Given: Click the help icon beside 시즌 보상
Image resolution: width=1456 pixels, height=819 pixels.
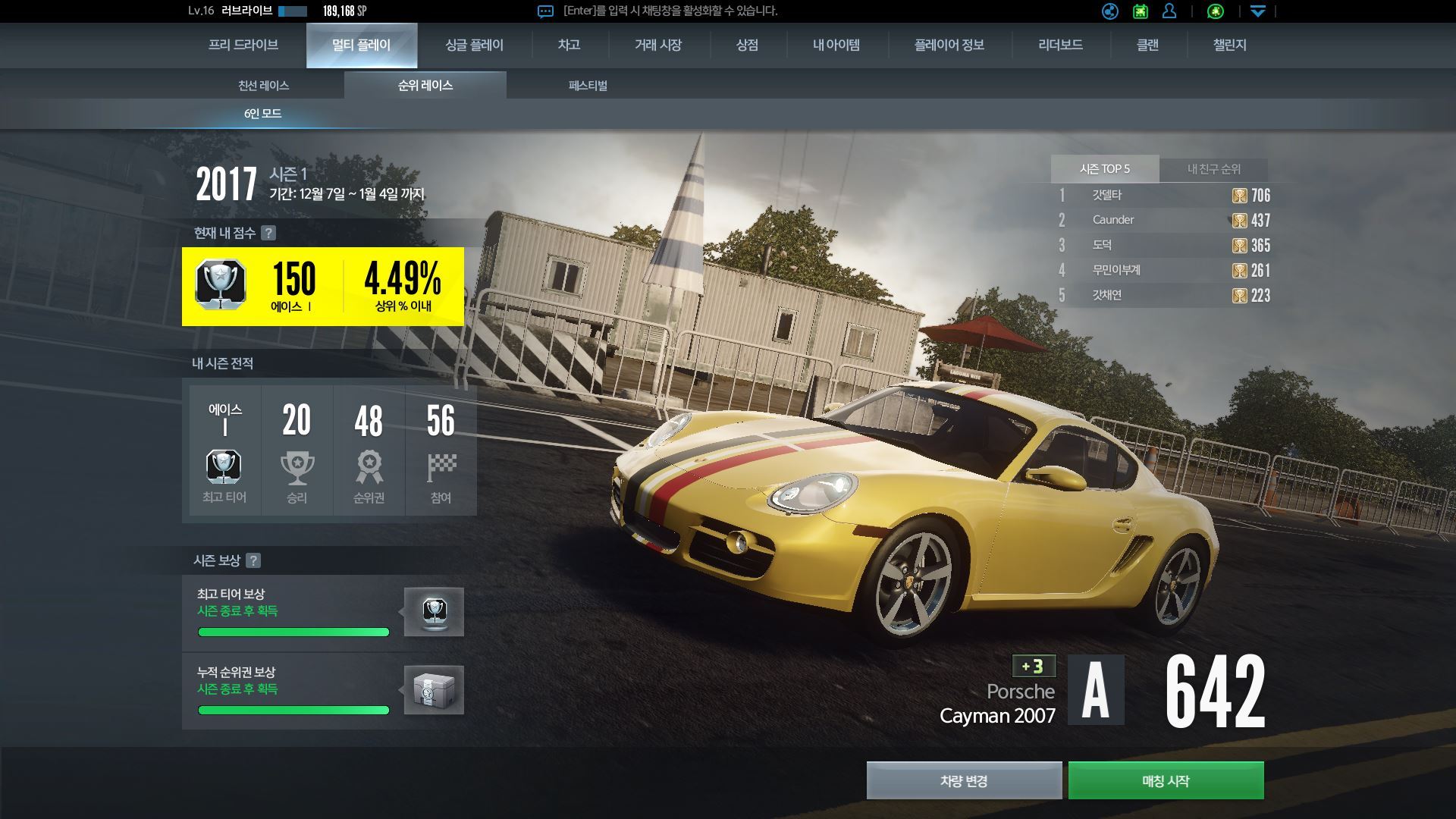Looking at the screenshot, I should coord(253,560).
